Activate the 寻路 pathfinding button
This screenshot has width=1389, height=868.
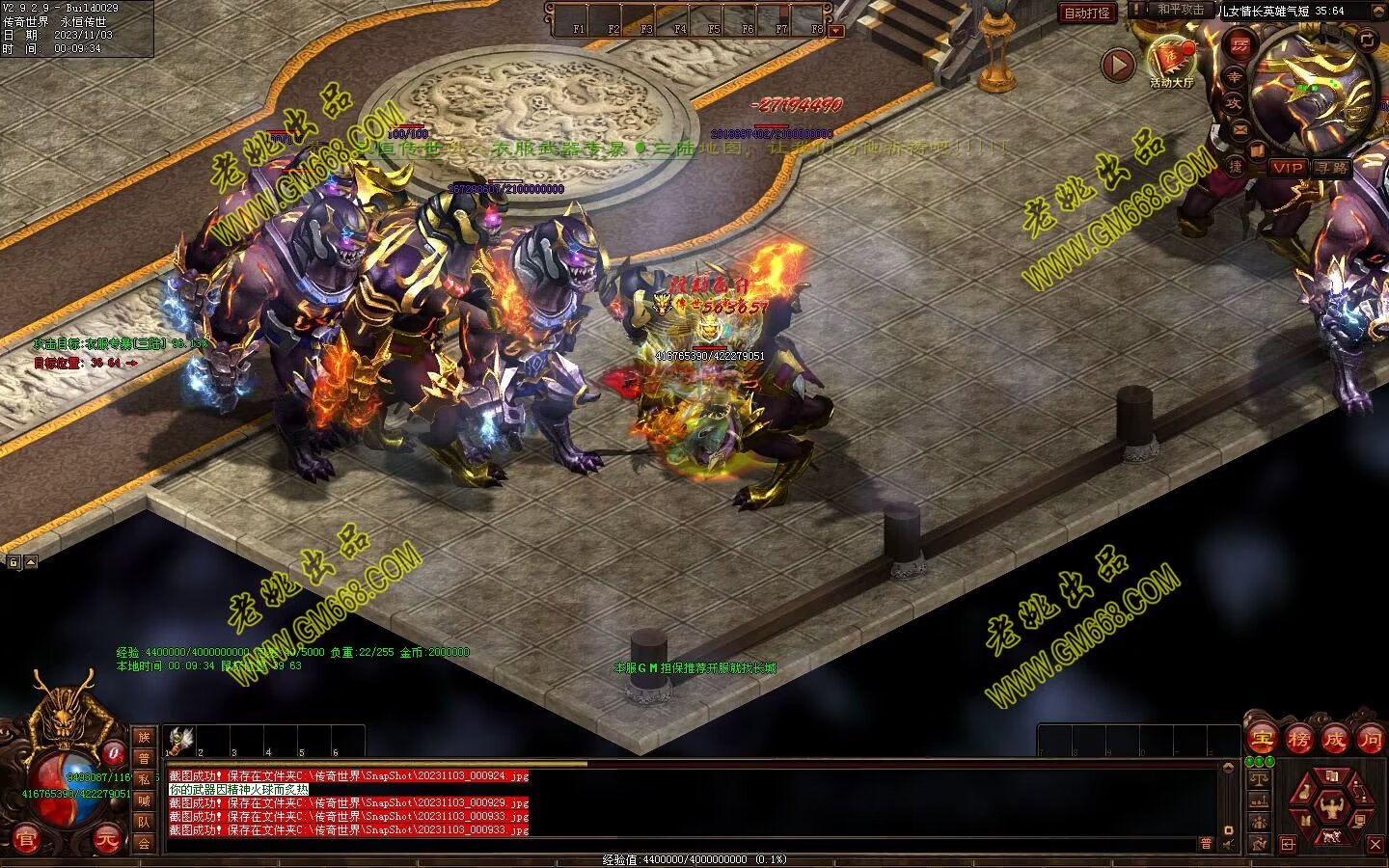pos(1332,168)
